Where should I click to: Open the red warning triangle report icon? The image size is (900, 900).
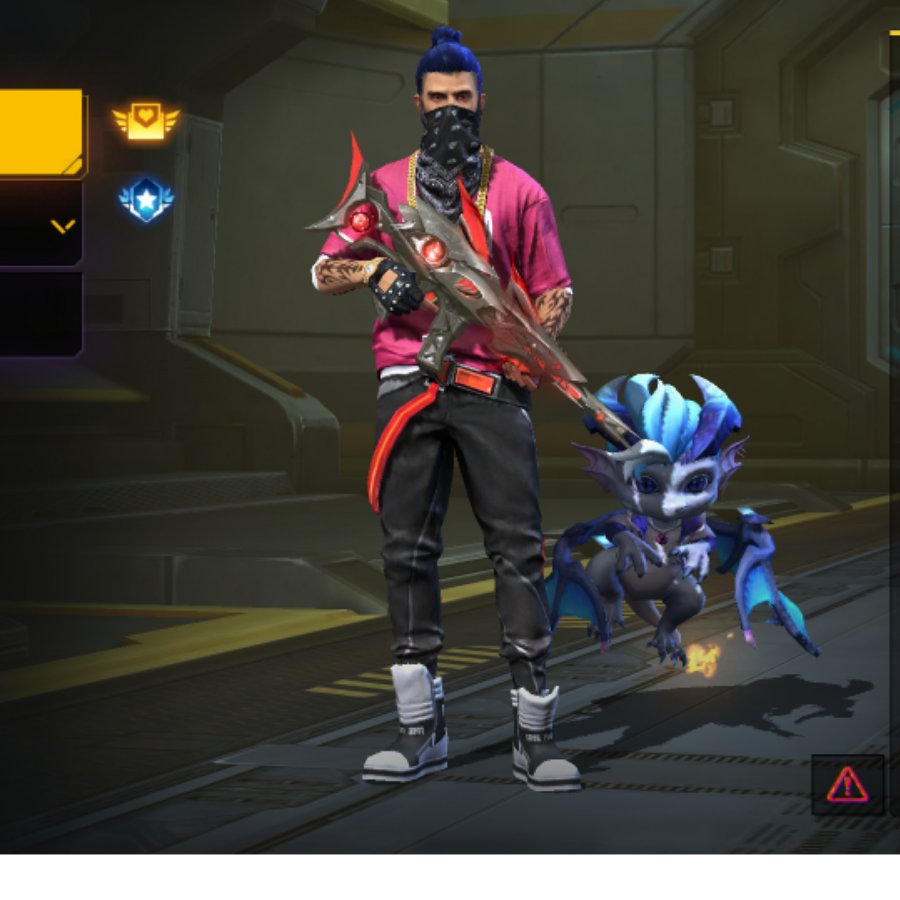click(847, 785)
